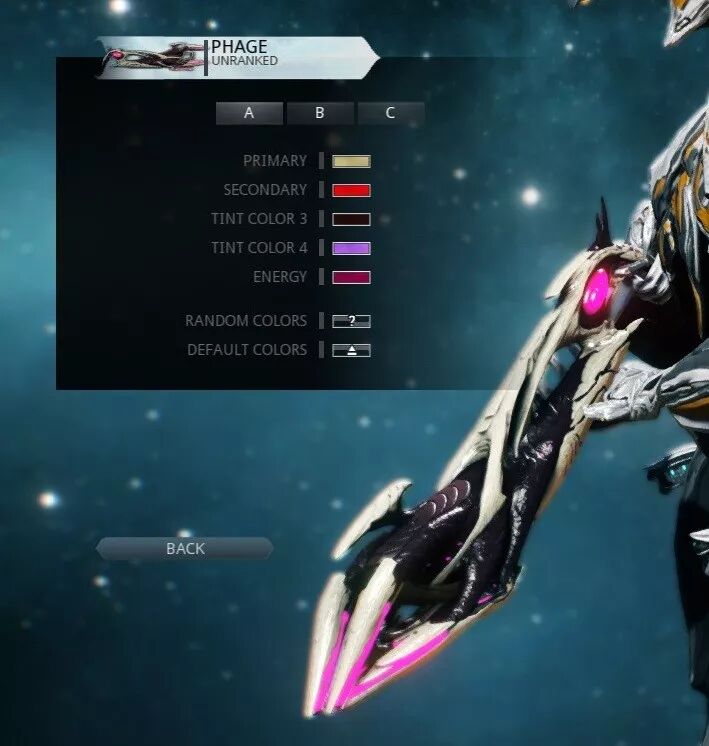
Task: Click the Phage weapon thumbnail
Action: click(x=153, y=58)
